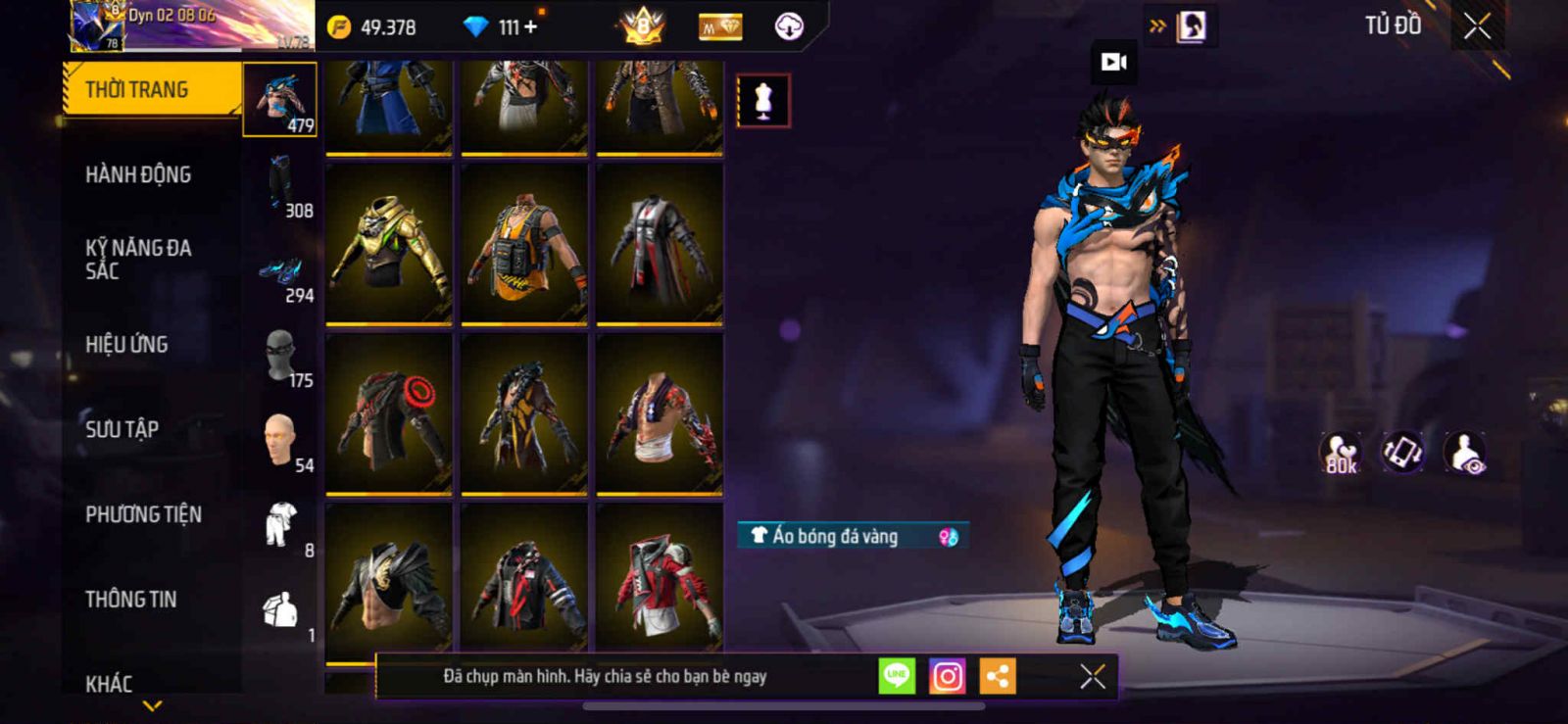
Task: Go to the SƯU TẬP tab
Action: 122,429
